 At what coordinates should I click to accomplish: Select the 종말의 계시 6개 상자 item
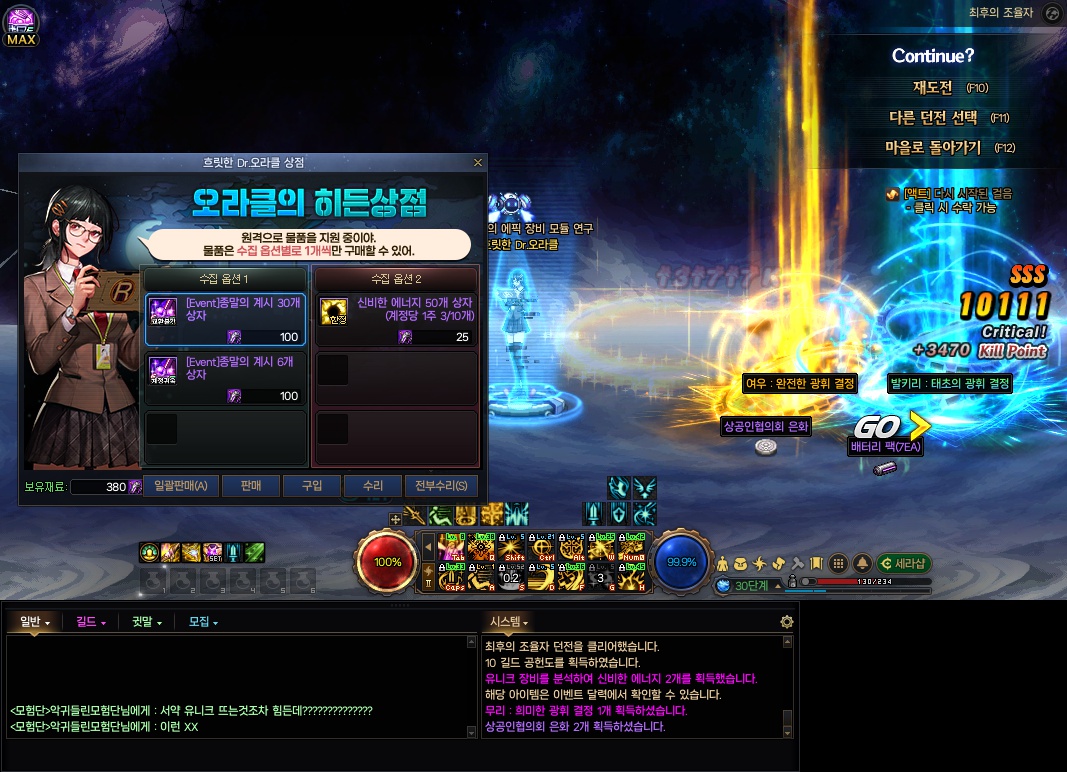tap(225, 378)
